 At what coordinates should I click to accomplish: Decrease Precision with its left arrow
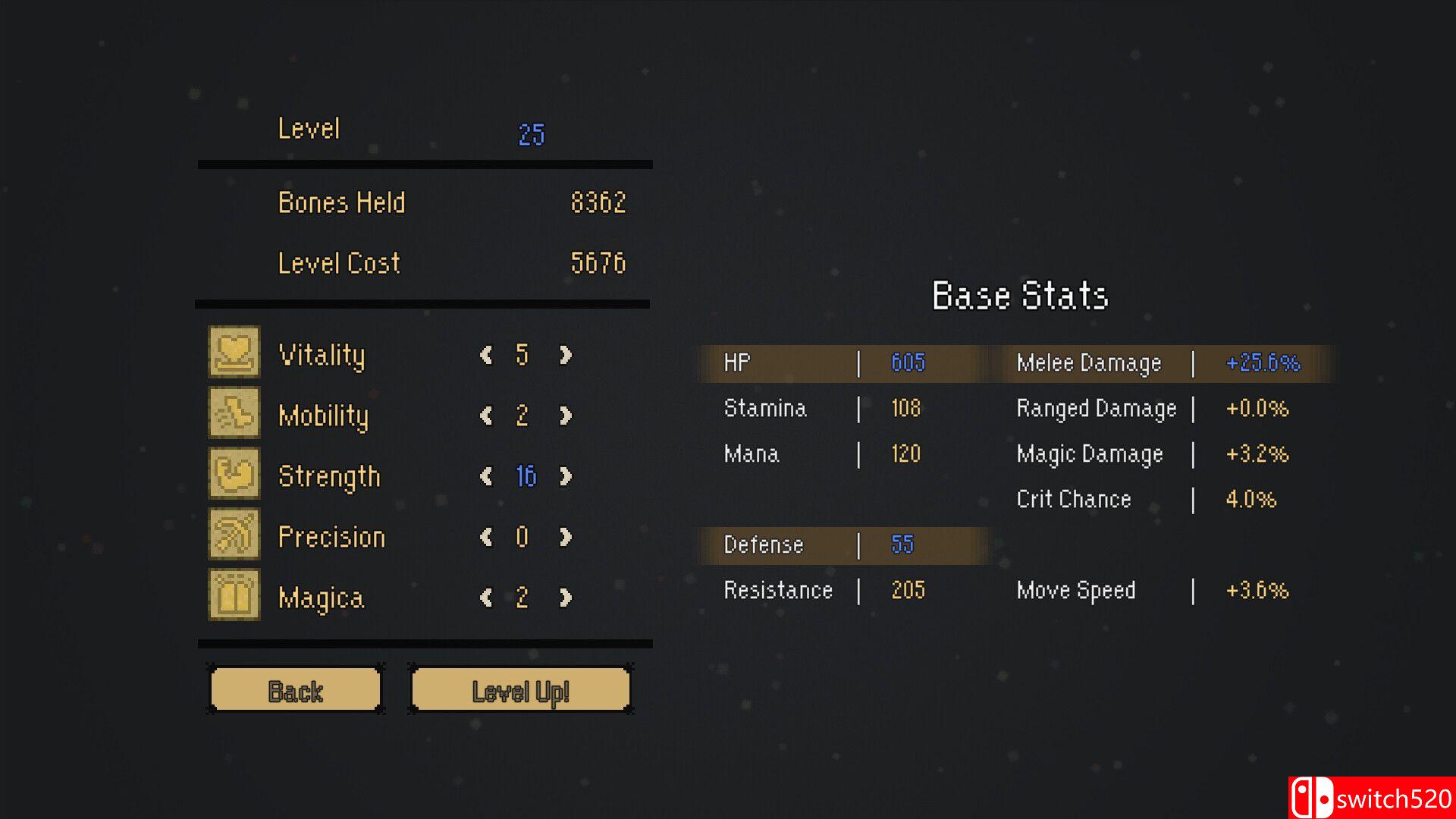[x=486, y=537]
